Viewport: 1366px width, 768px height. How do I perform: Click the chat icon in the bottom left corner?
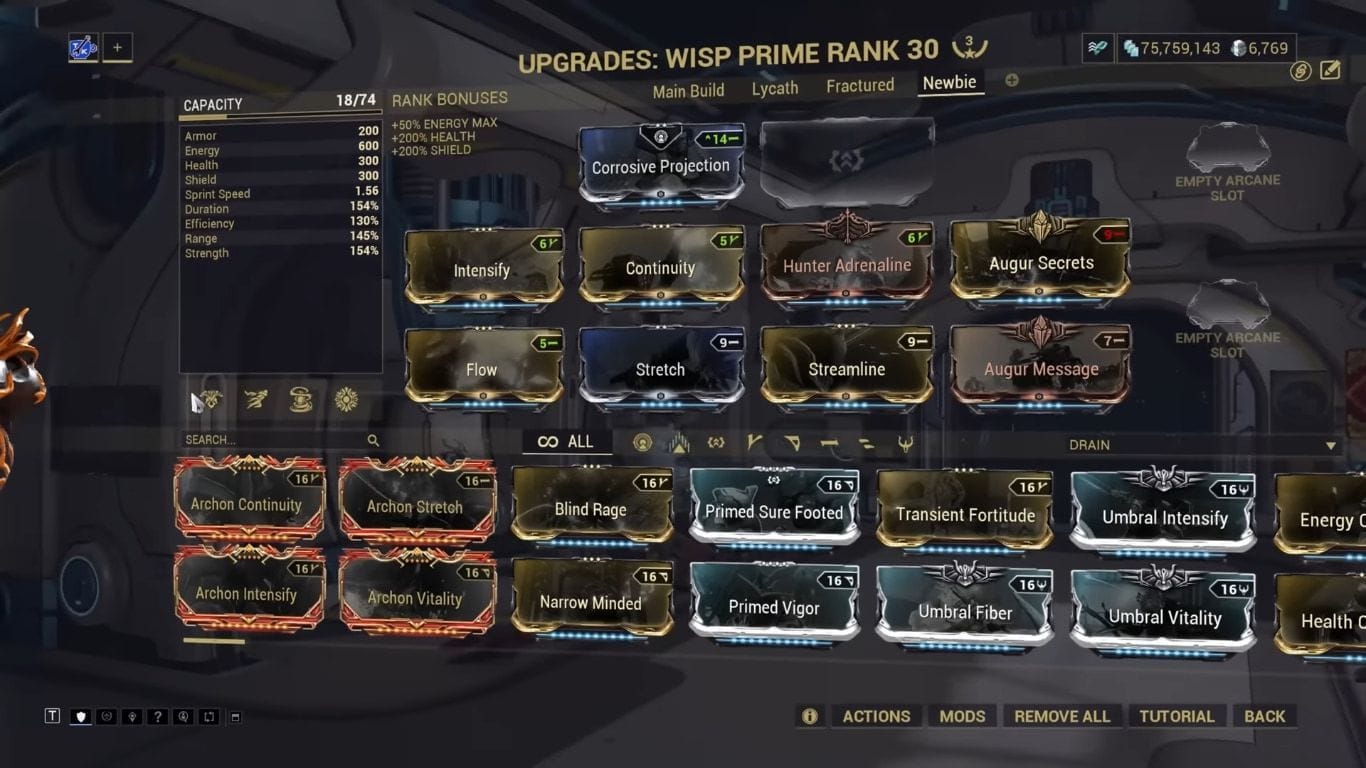coord(52,716)
